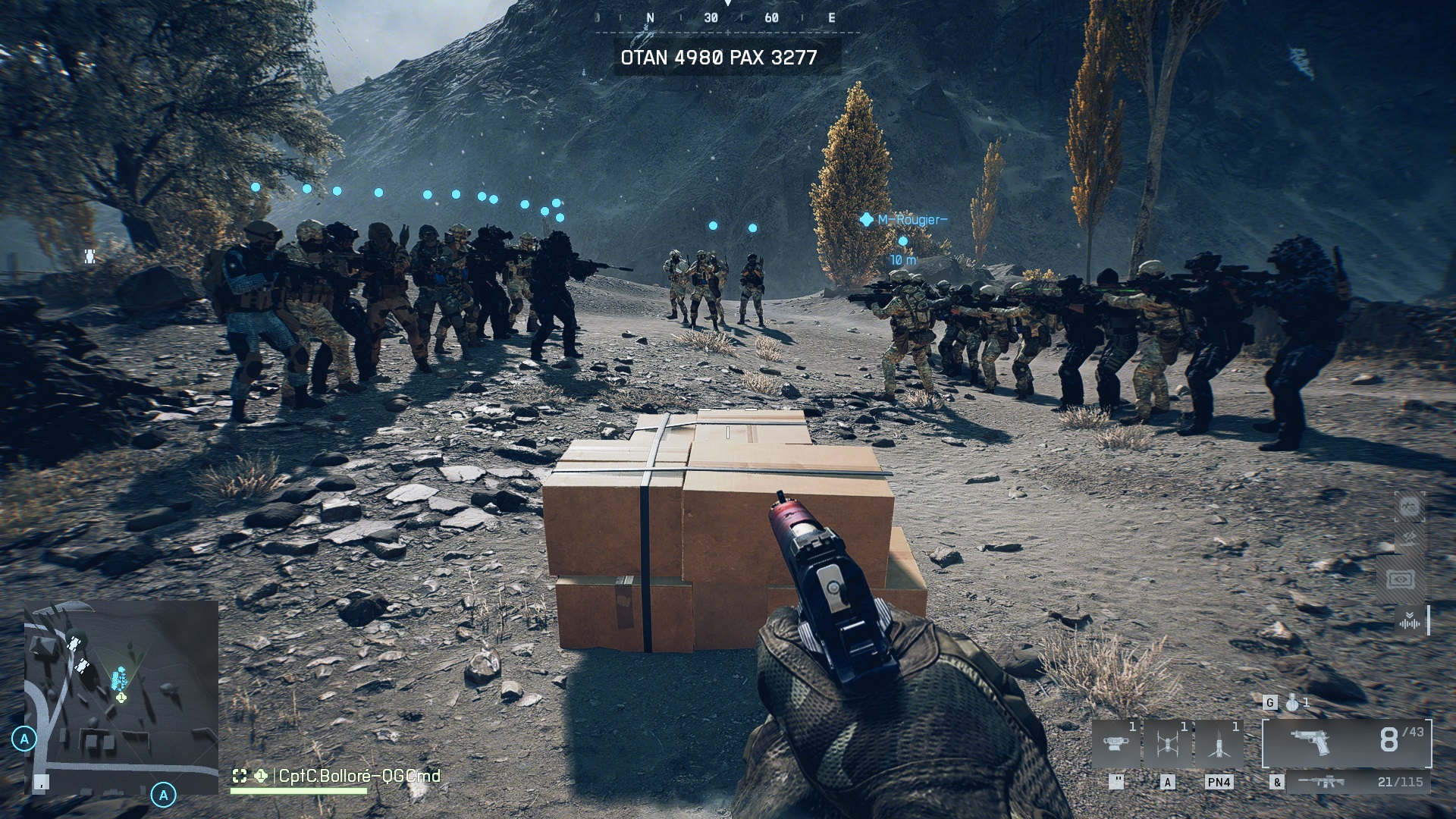Click the voice waveform icon
1456x819 pixels.
[x=1410, y=622]
